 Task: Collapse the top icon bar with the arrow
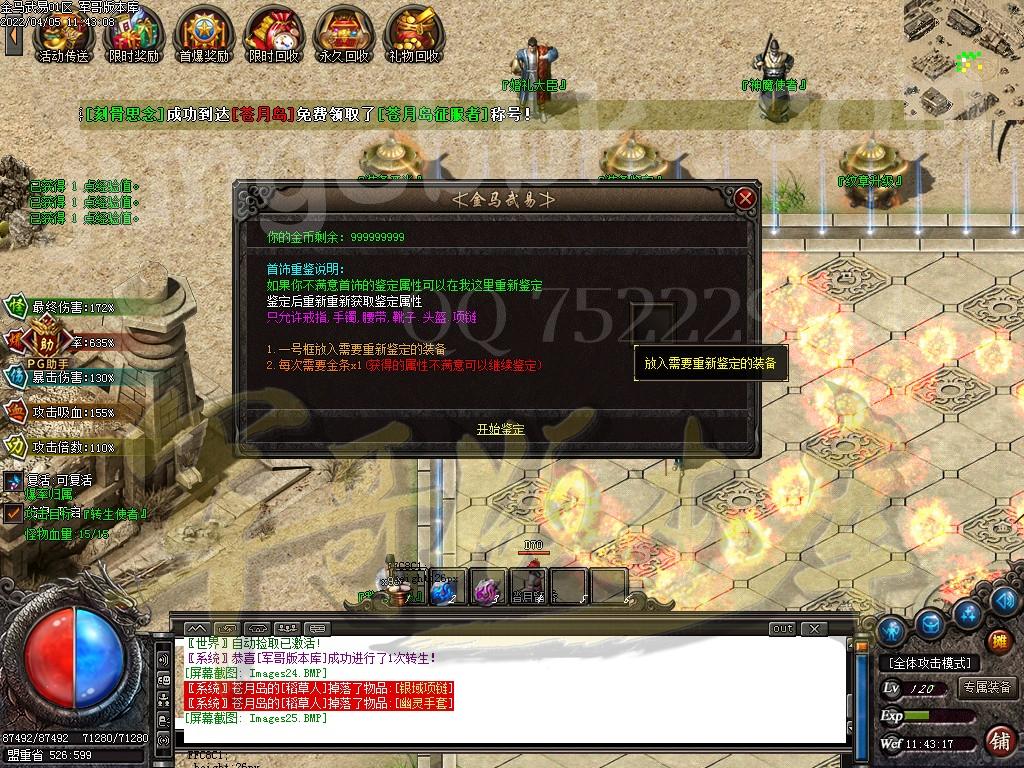[x=13, y=37]
